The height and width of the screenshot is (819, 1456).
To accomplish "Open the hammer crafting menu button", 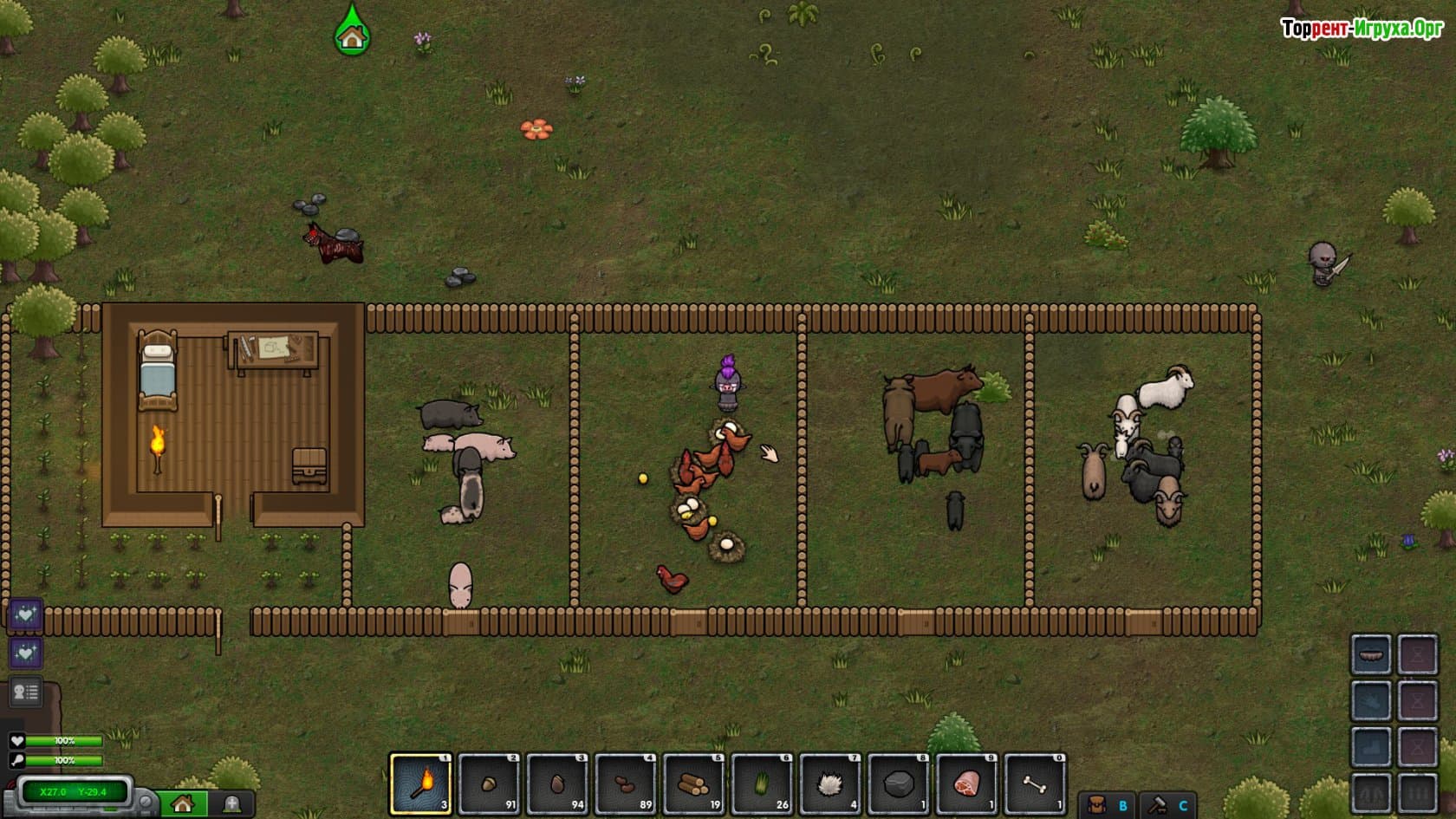I will click(x=1167, y=804).
